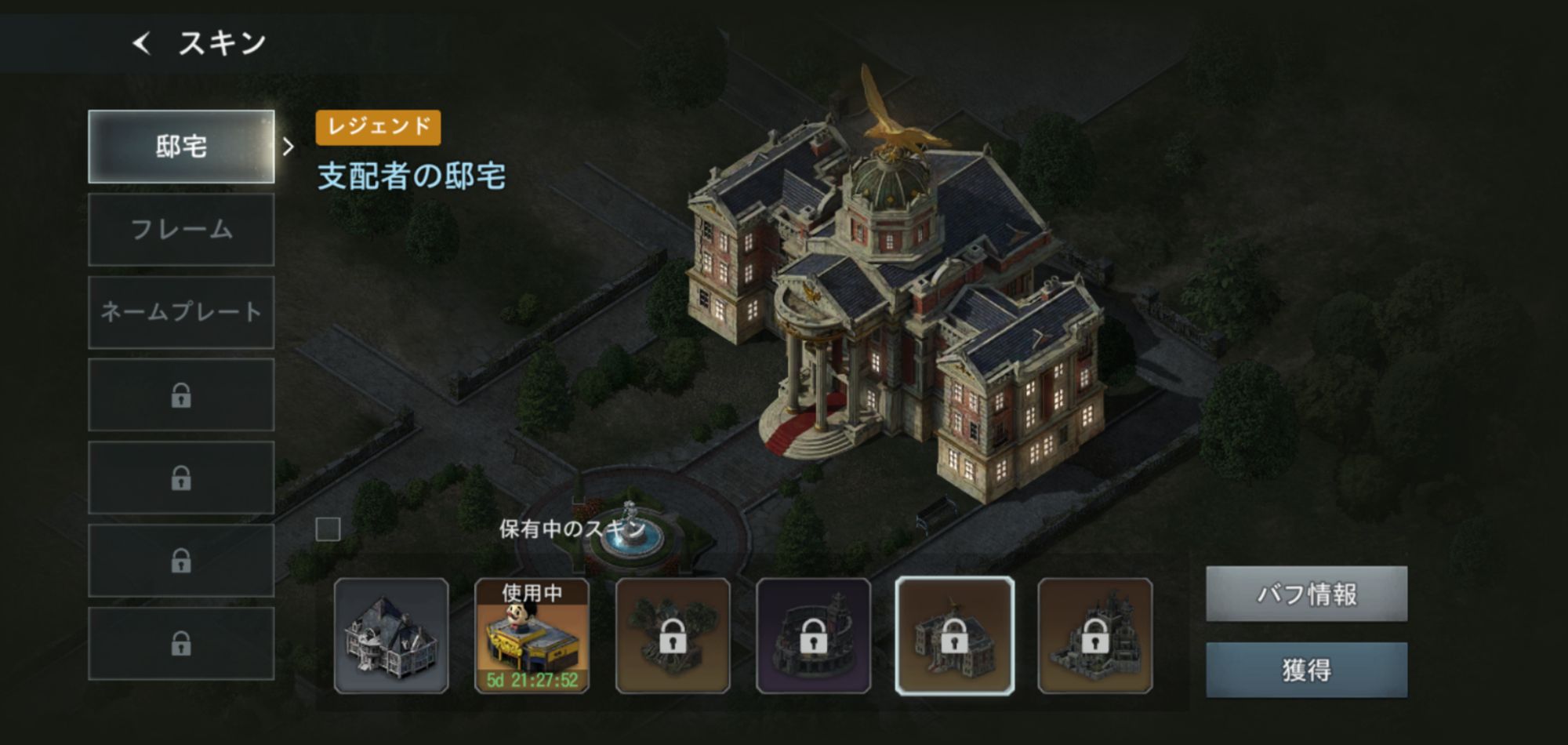Select the default gray mansion skin thumbnail
This screenshot has height=745, width=1568.
[x=391, y=636]
